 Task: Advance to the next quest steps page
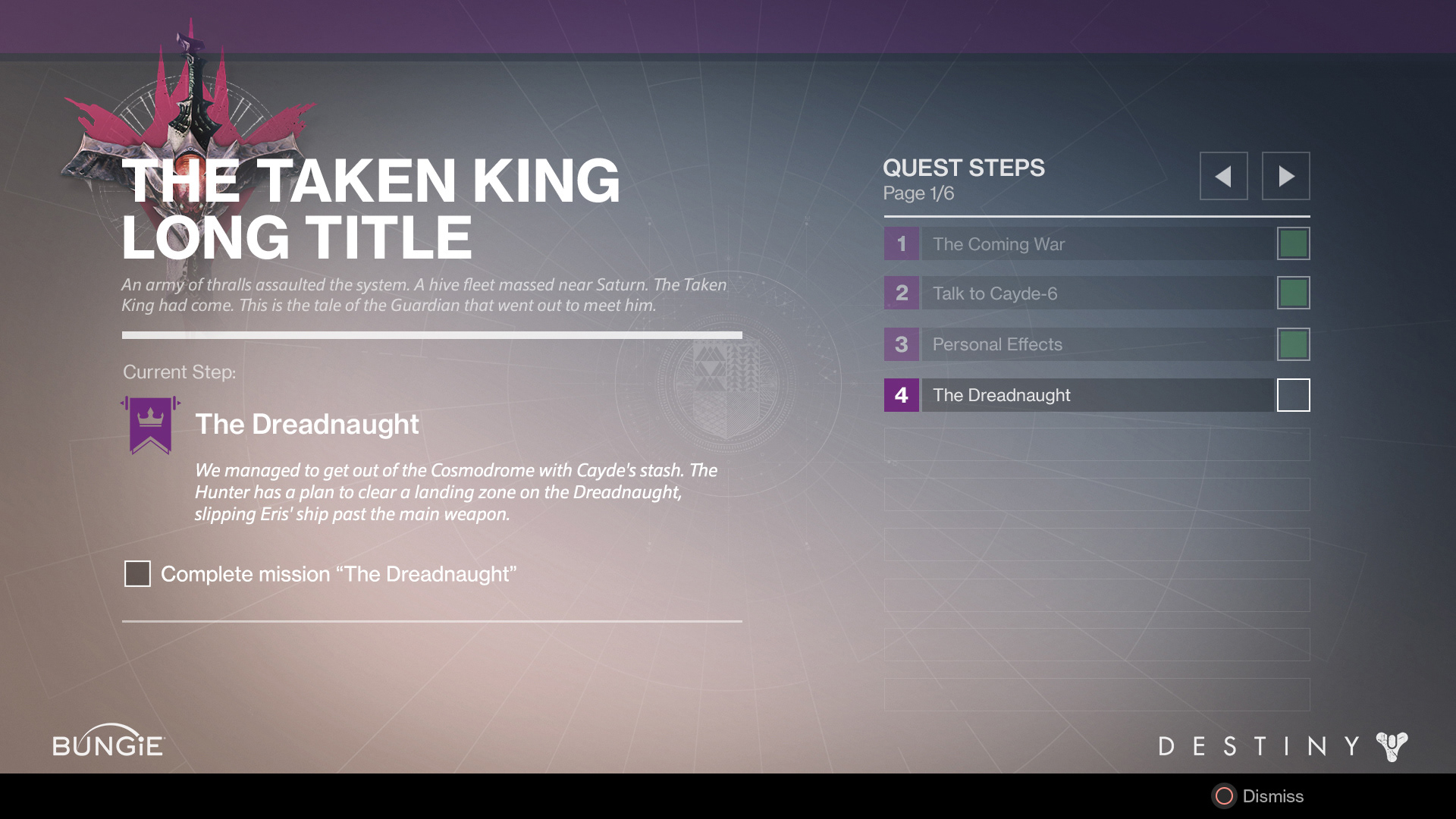pyautogui.click(x=1285, y=176)
